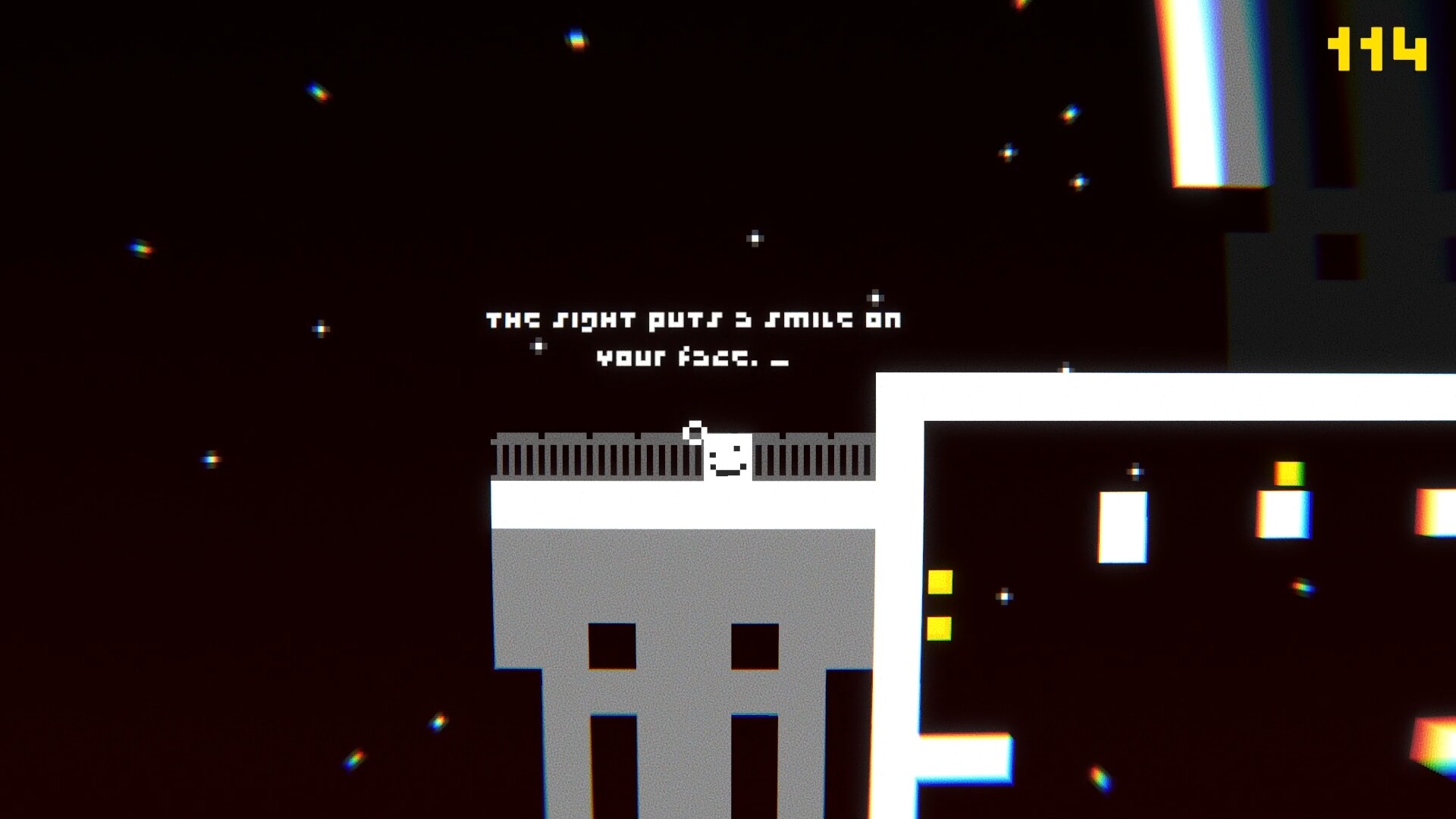Select the lower yellow square near the wall
This screenshot has height=819, width=1456.
[x=940, y=627]
